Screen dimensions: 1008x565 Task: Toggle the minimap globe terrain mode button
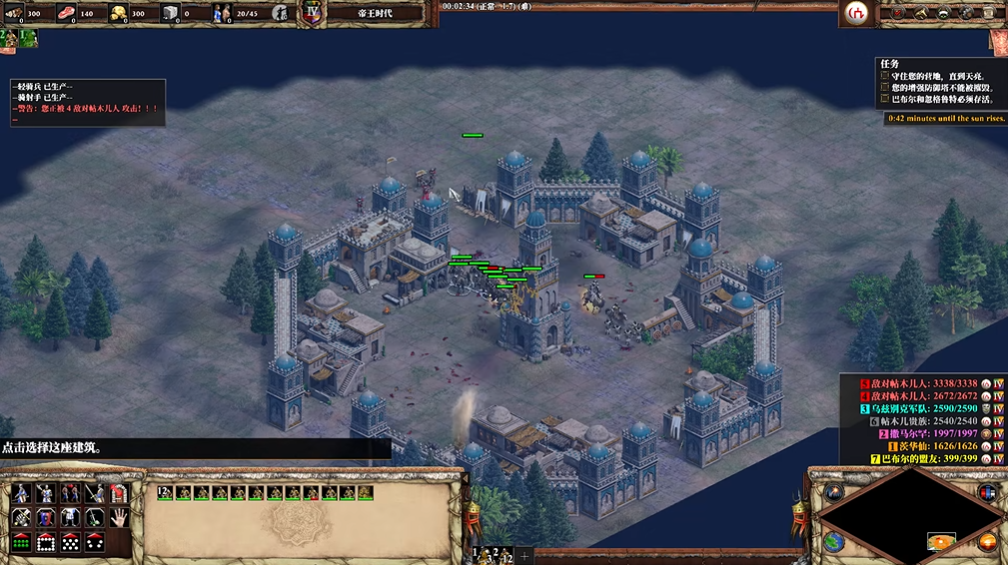[x=834, y=542]
